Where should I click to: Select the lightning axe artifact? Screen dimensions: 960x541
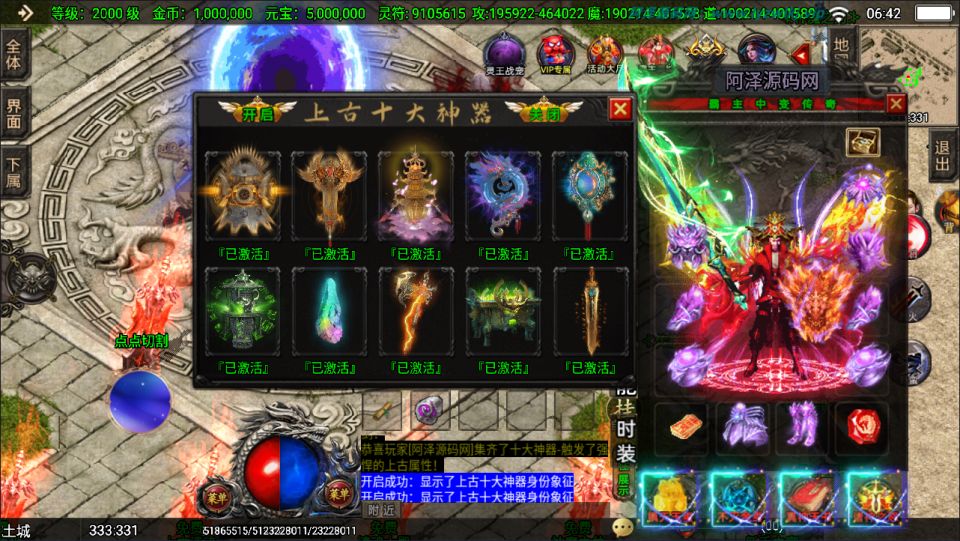click(416, 310)
